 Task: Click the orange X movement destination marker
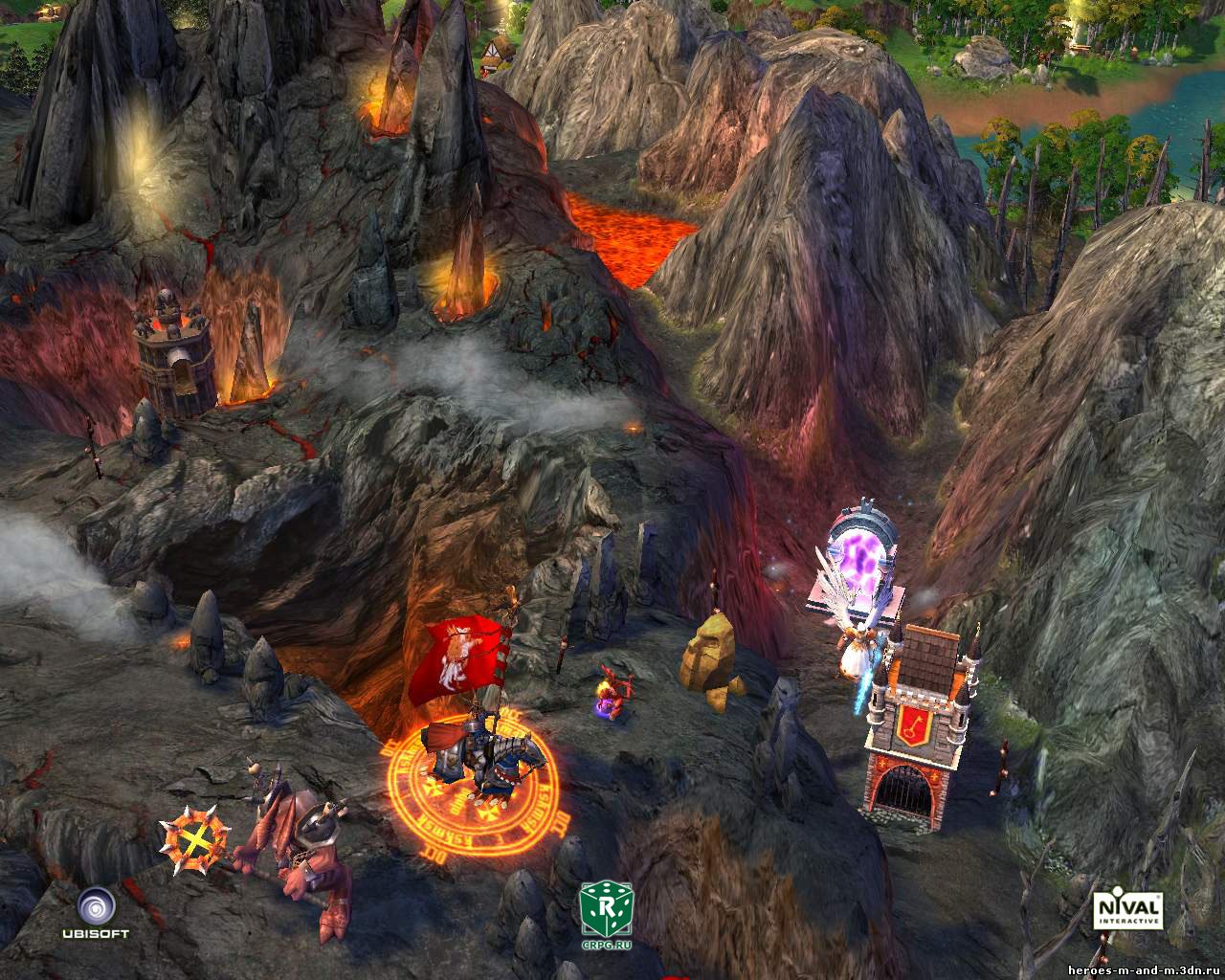[195, 842]
